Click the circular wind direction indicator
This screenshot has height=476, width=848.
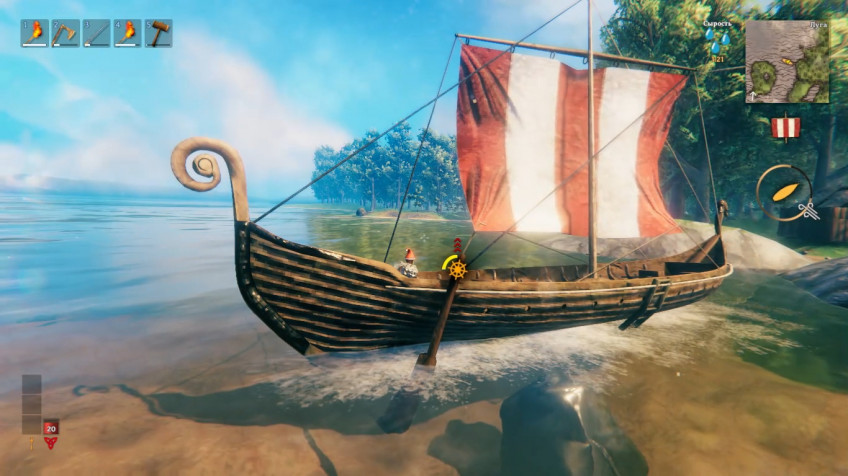[x=783, y=192]
